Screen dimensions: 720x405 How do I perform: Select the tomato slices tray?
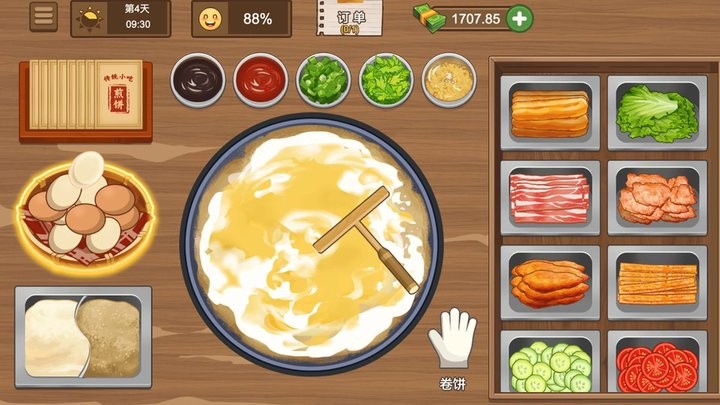click(656, 367)
